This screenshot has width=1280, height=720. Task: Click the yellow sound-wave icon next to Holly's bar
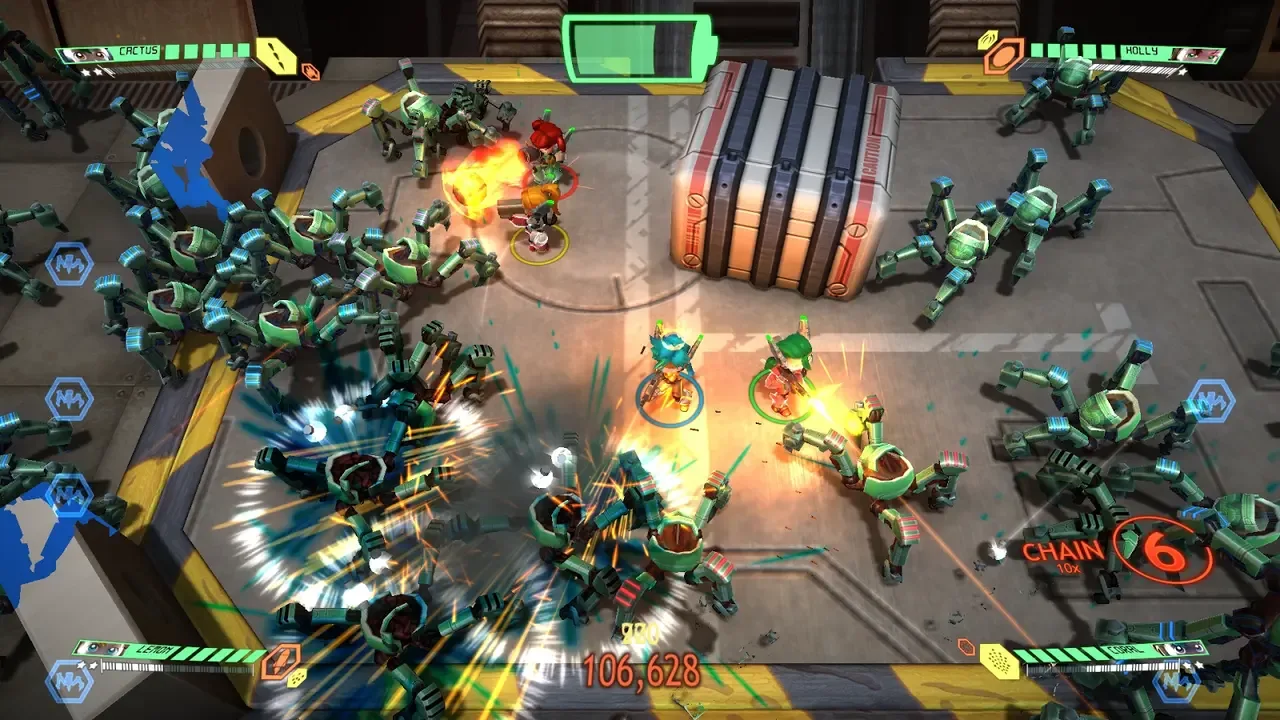point(988,40)
